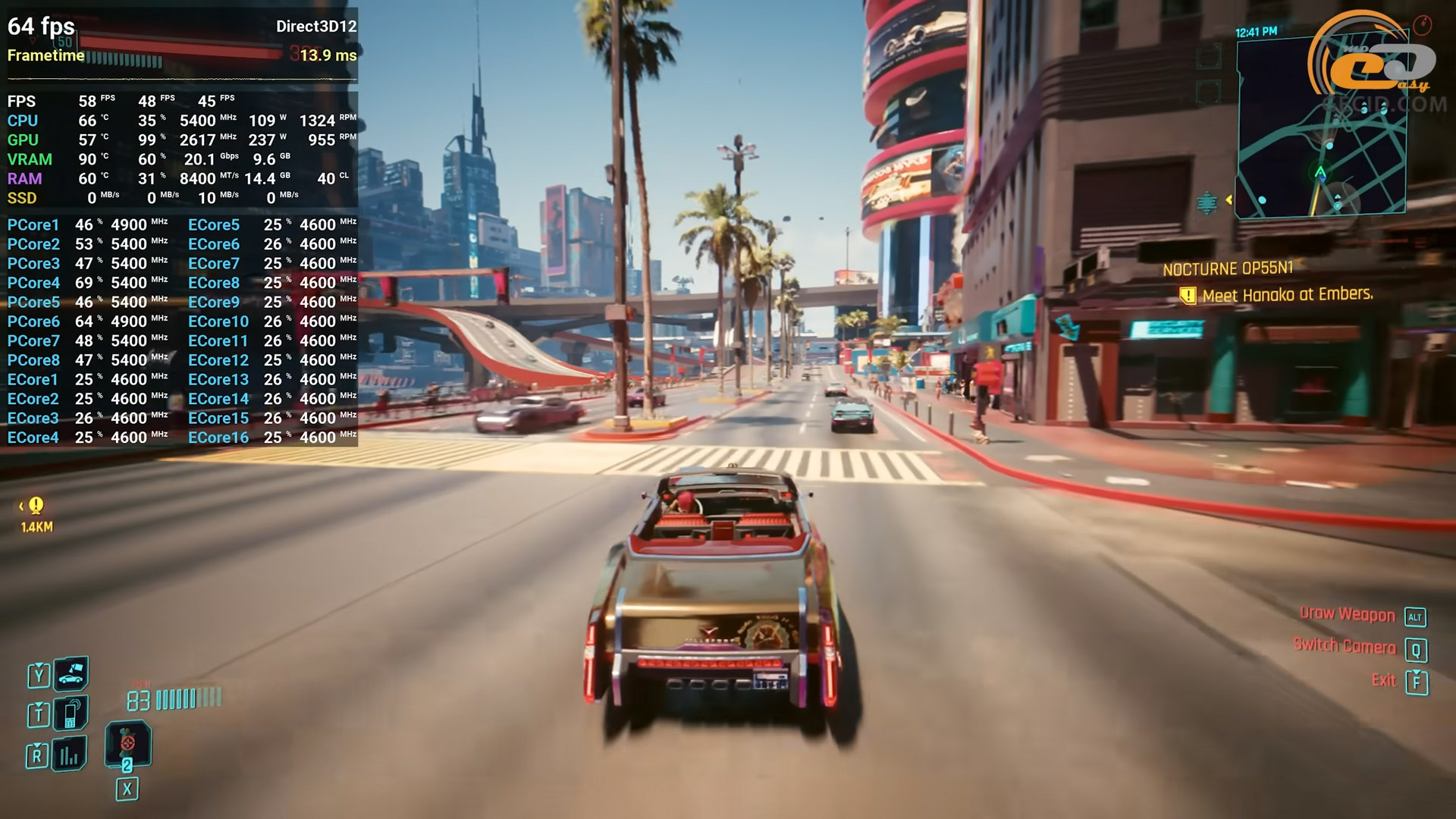Open the city minimap
Viewport: 1456px width, 819px height.
click(x=1320, y=127)
